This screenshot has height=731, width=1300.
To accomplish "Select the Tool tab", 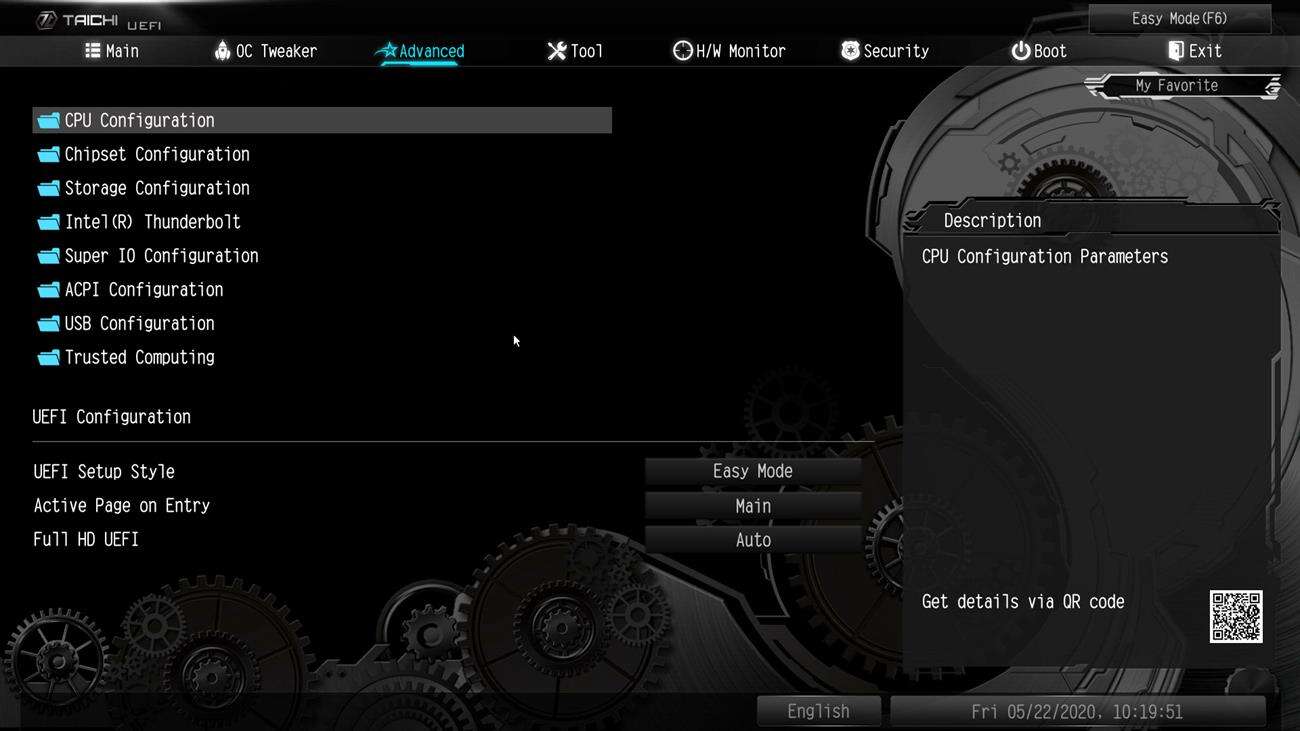I will point(575,51).
